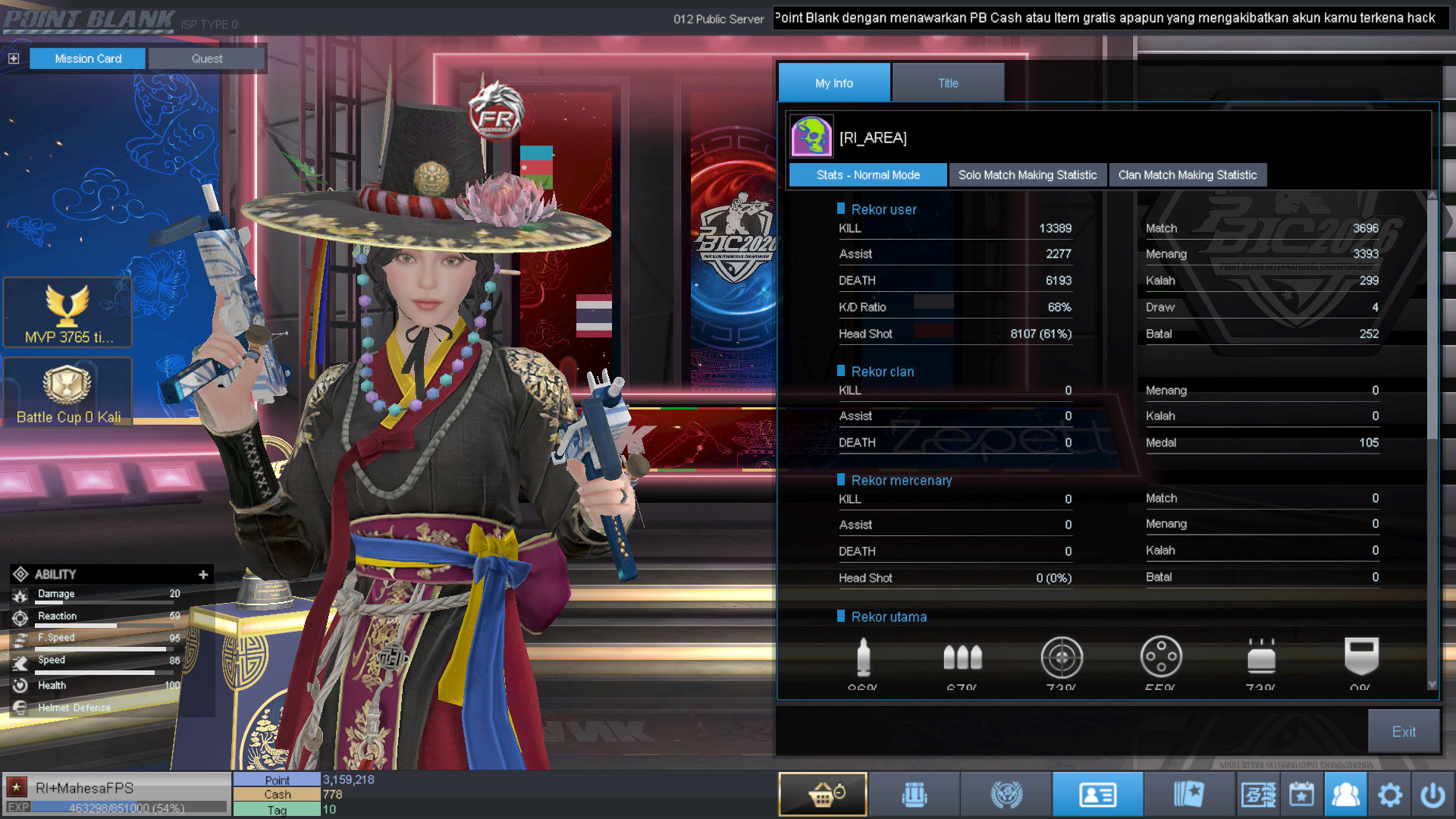Open the profile ID card icon

(1097, 795)
